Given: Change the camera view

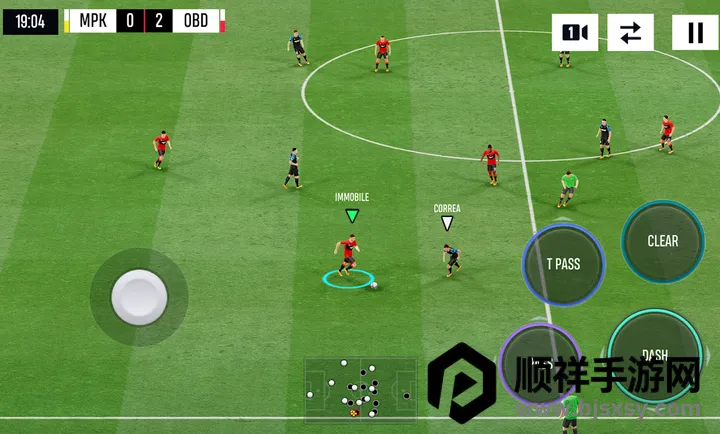Looking at the screenshot, I should pyautogui.click(x=574, y=33).
